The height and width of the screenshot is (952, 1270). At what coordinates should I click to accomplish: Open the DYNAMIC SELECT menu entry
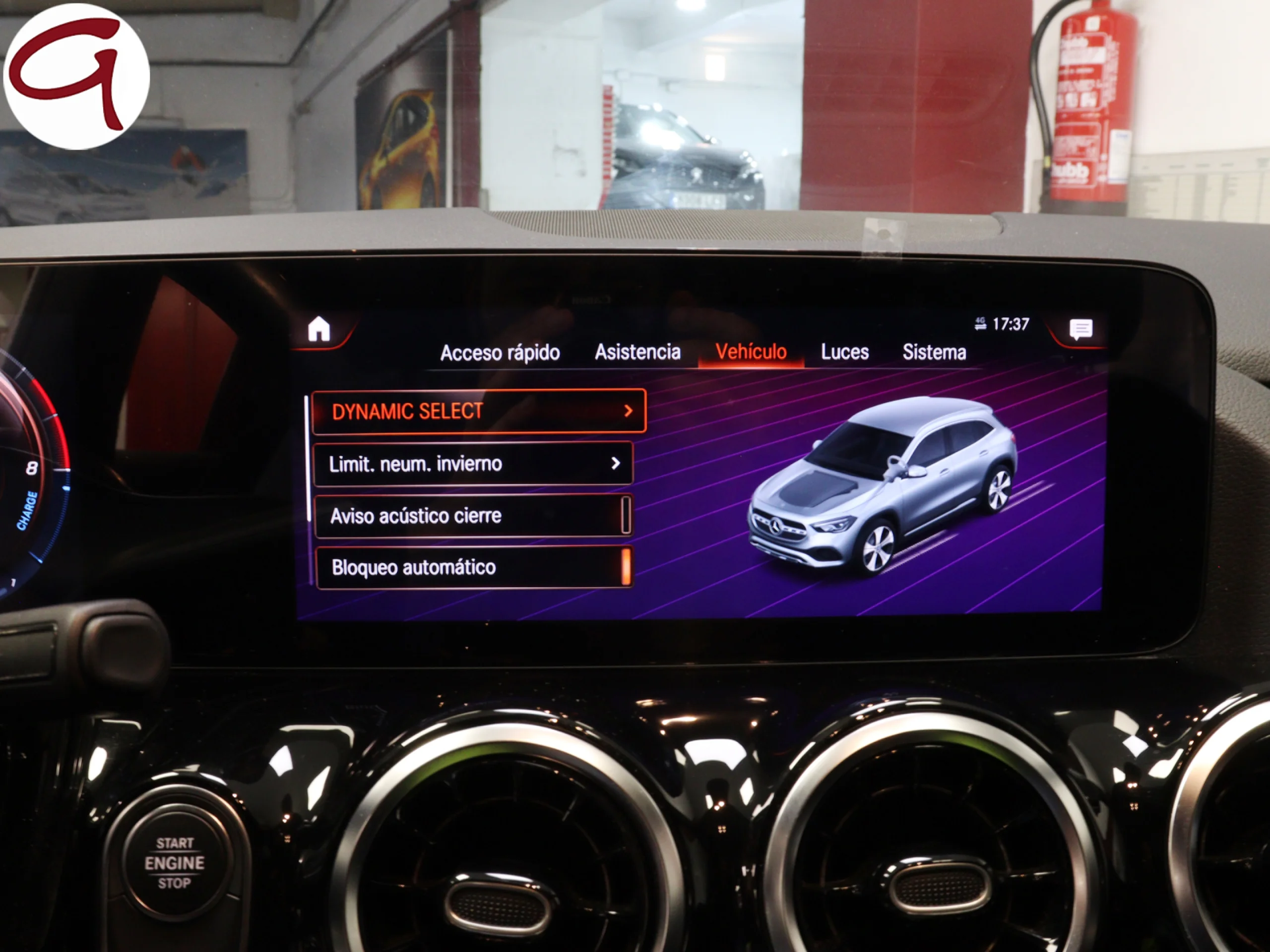tap(479, 411)
